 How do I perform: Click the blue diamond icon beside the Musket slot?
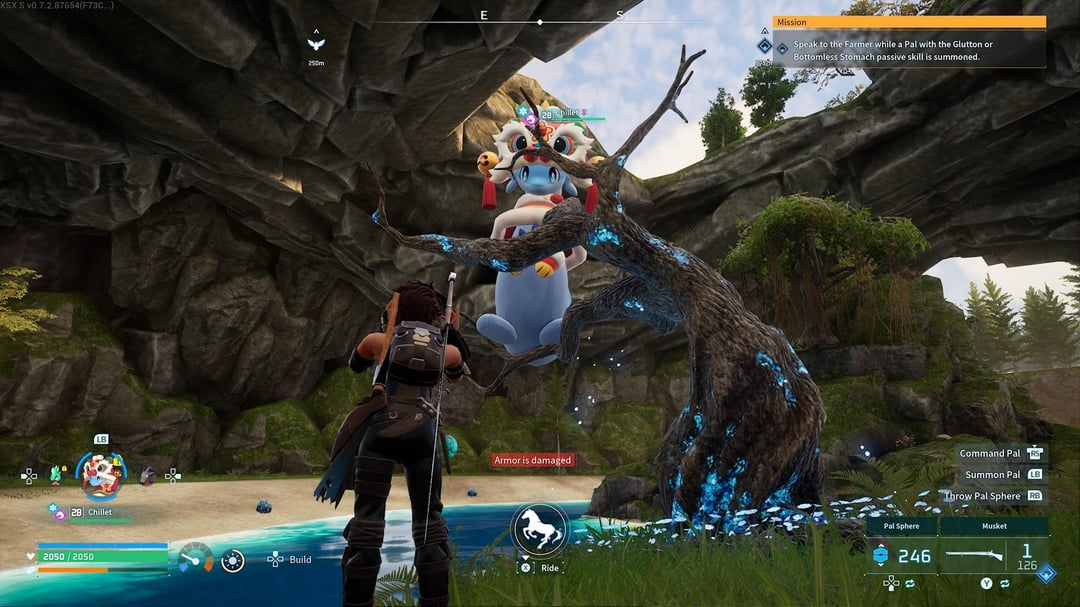click(x=1045, y=573)
